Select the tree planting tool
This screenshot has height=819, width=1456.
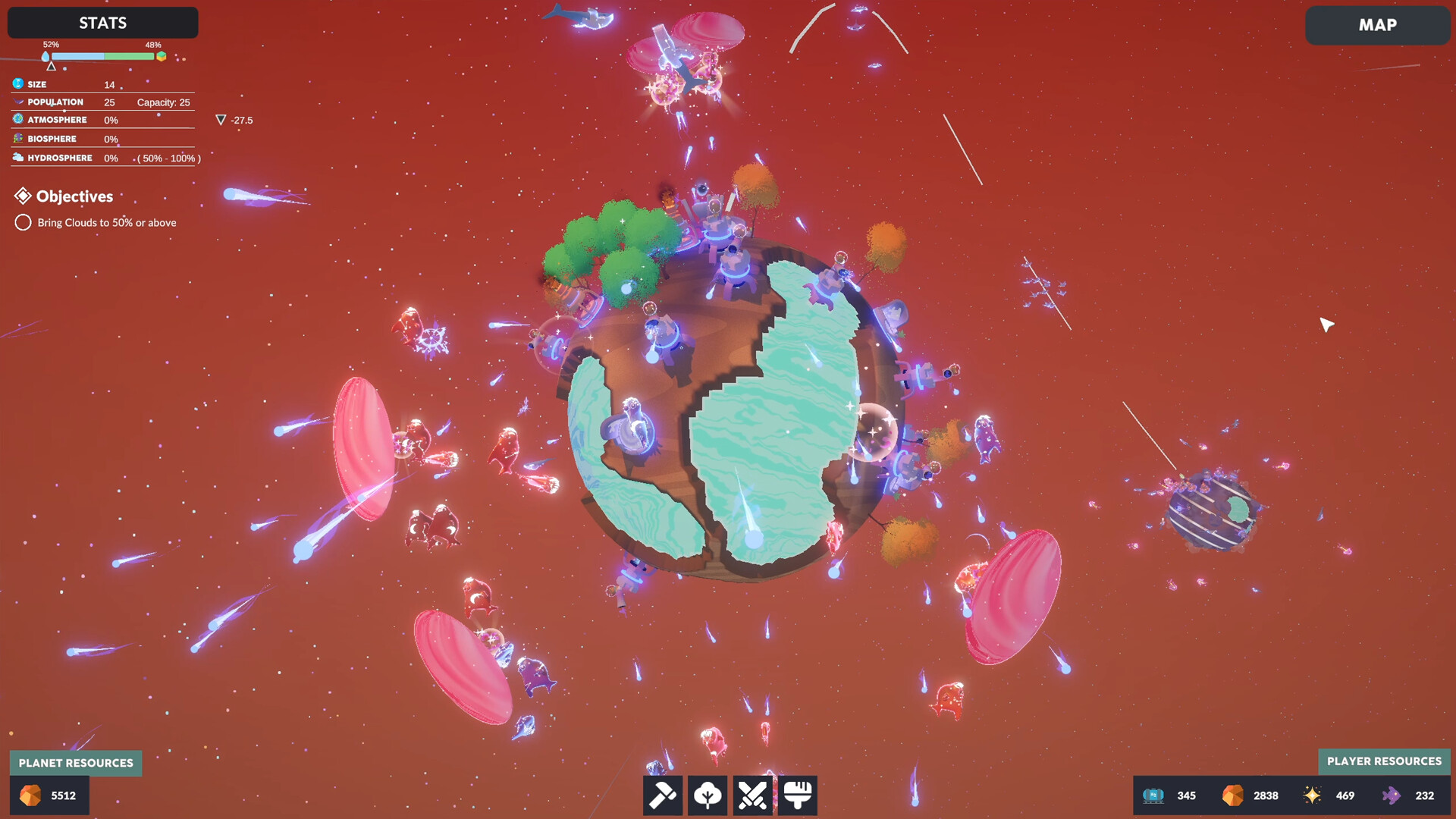click(708, 795)
